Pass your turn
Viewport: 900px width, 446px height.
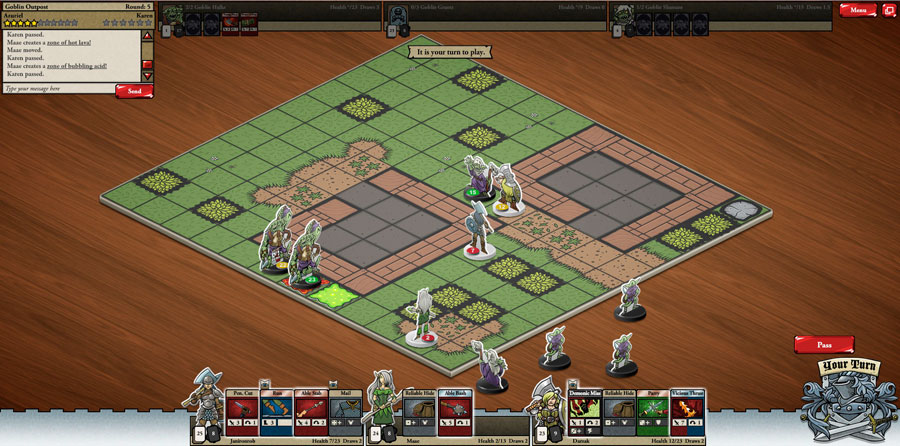pos(824,344)
